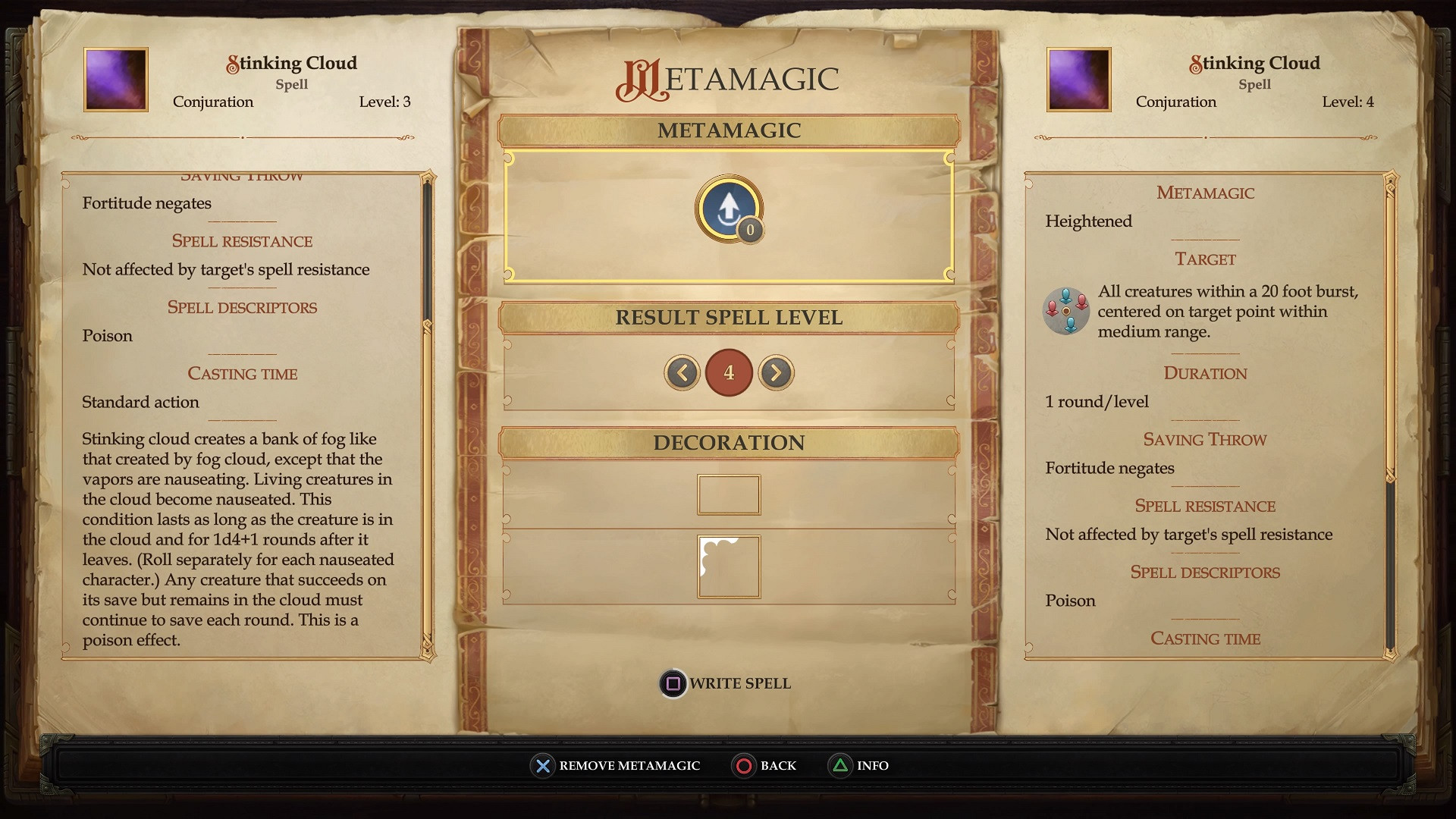Image resolution: width=1456 pixels, height=819 pixels.
Task: Click Remove Metamagic in bottom bar
Action: (x=615, y=766)
